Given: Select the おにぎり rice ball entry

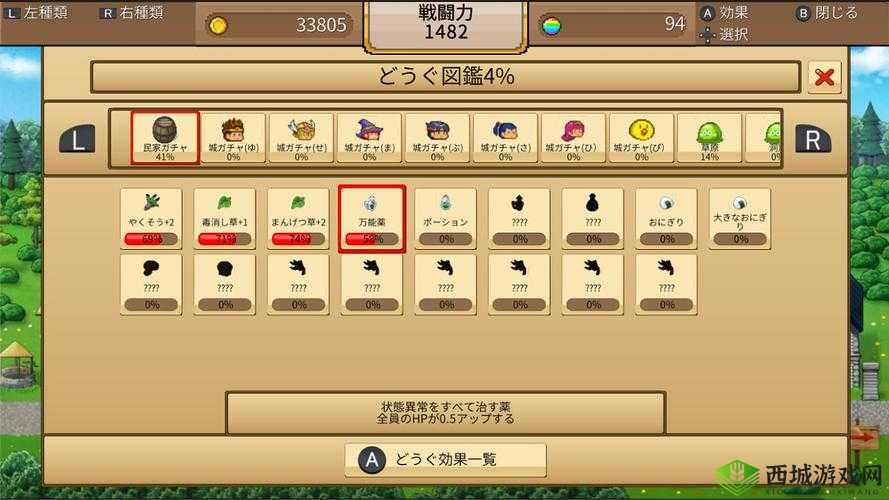Looking at the screenshot, I should [667, 218].
